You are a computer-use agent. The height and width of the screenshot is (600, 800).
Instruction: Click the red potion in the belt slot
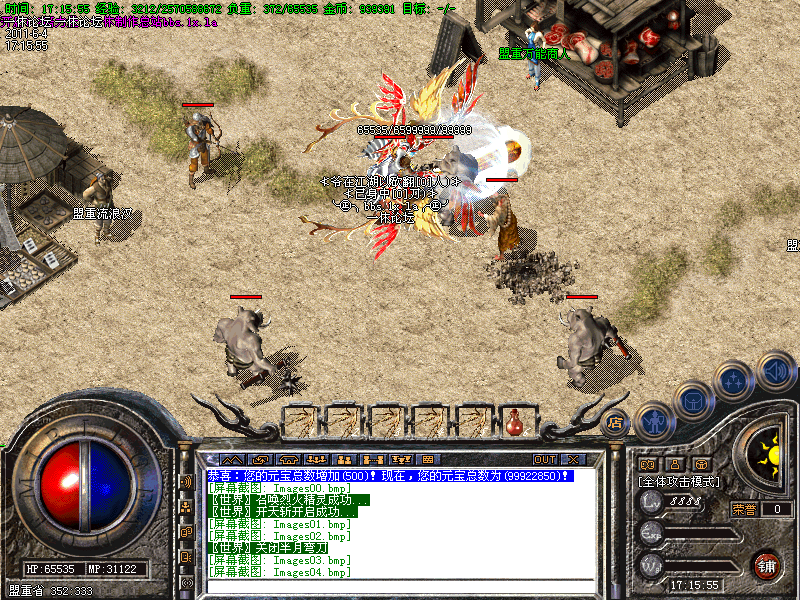(515, 422)
